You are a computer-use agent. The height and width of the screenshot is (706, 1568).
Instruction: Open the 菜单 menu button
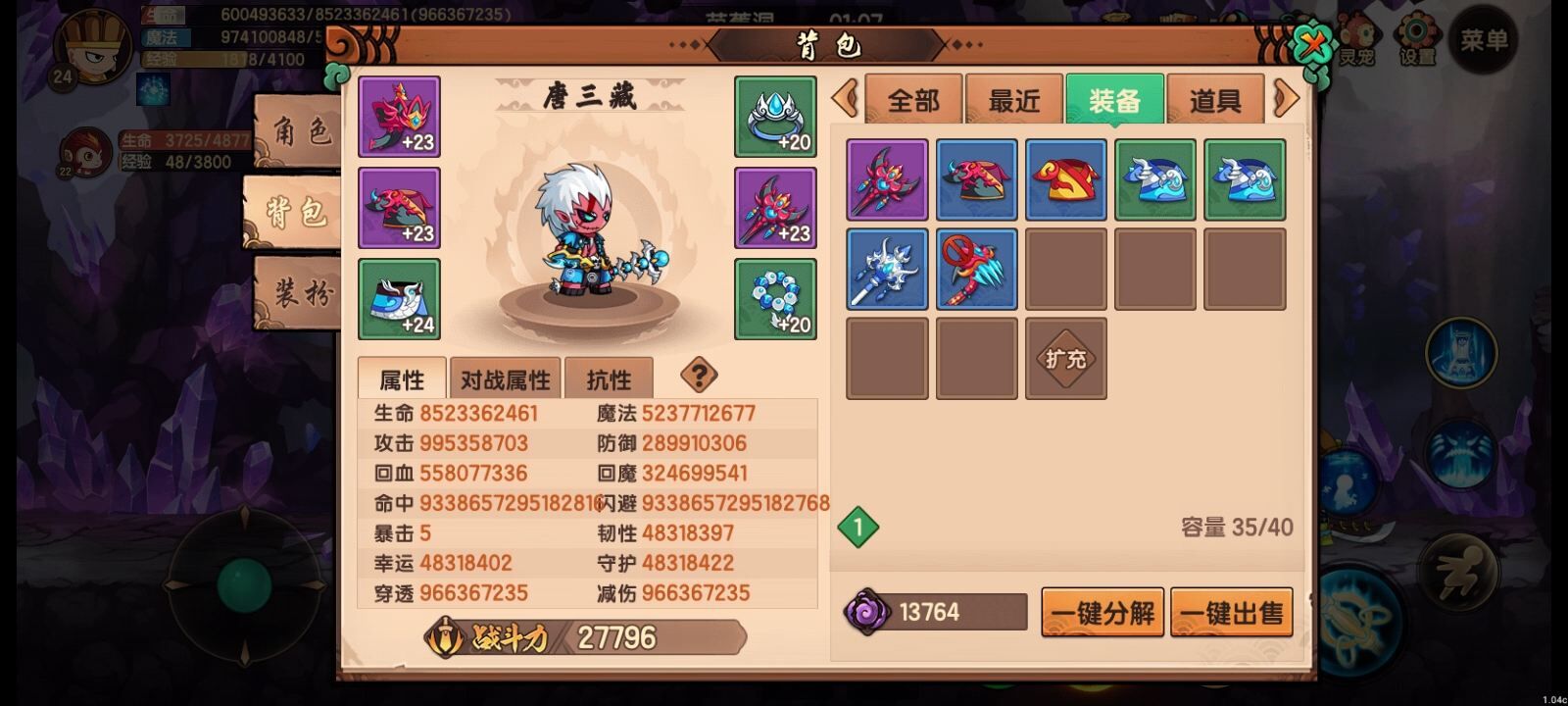pyautogui.click(x=1484, y=40)
